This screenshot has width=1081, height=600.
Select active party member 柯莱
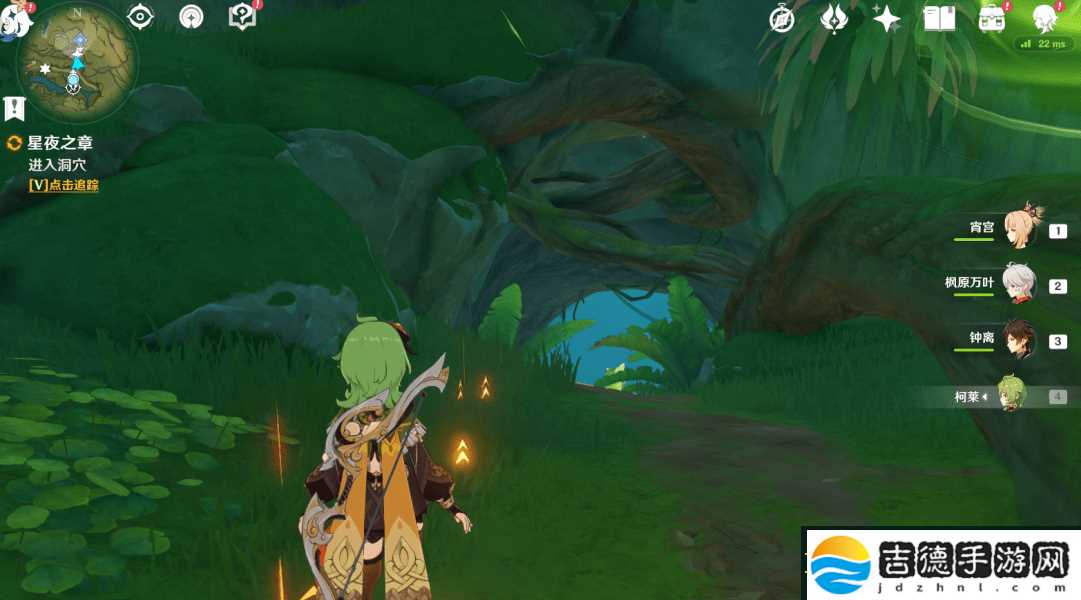1012,396
